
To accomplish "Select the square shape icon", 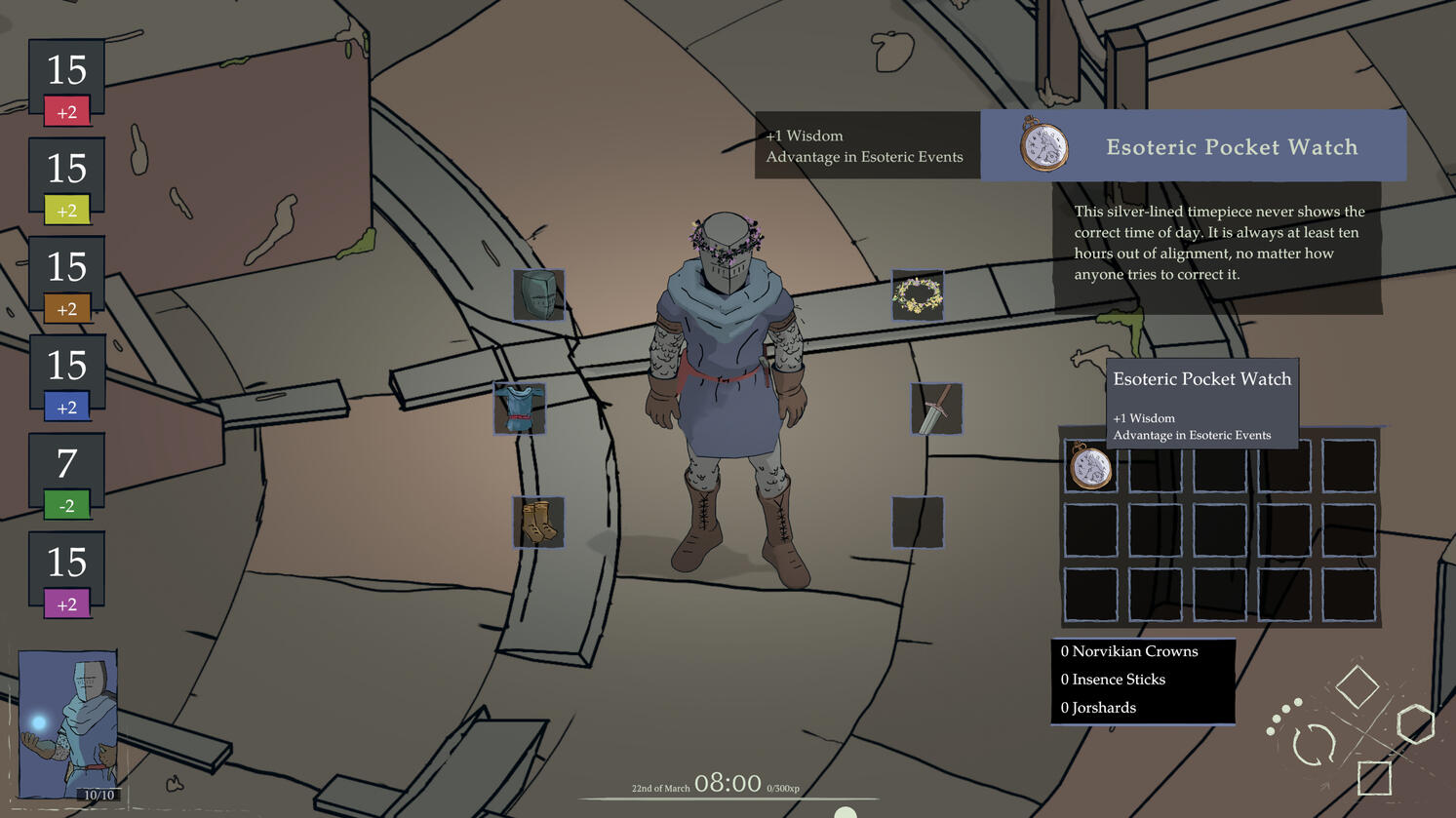I will tap(1374, 778).
